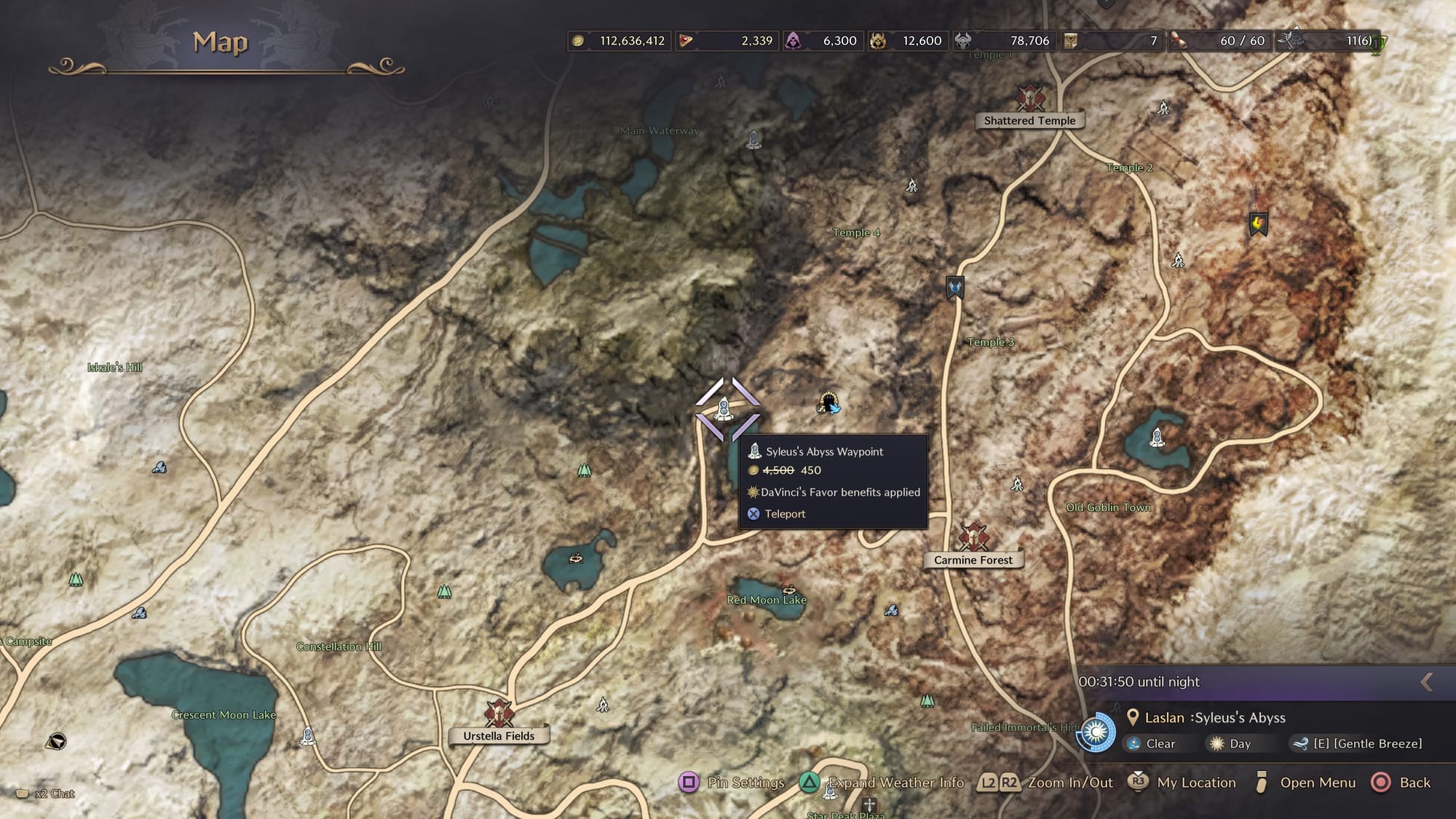Viewport: 1456px width, 819px height.
Task: Select the waypoint in Old Goblin Town lake
Action: click(1157, 438)
